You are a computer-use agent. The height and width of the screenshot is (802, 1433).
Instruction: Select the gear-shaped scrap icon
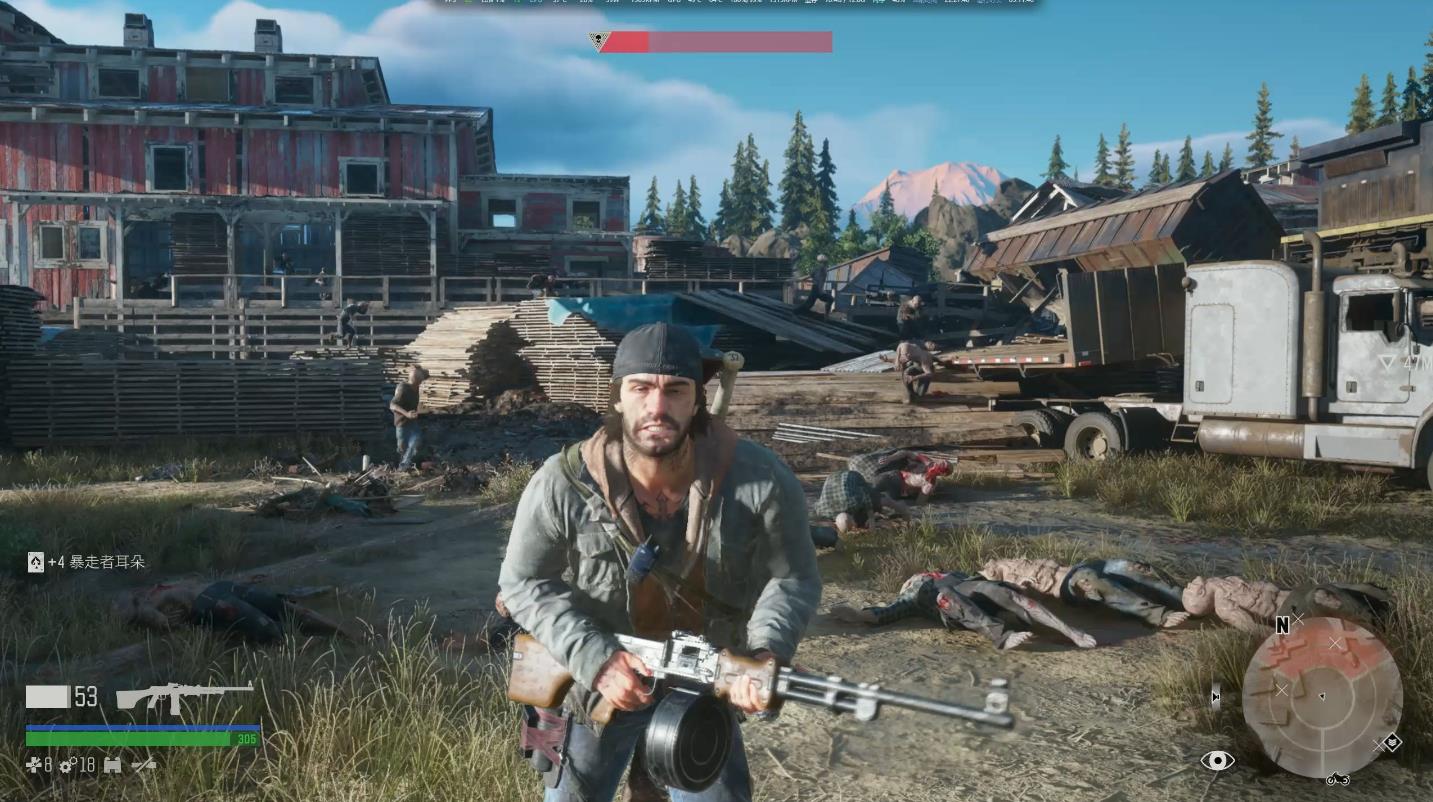pyautogui.click(x=68, y=766)
